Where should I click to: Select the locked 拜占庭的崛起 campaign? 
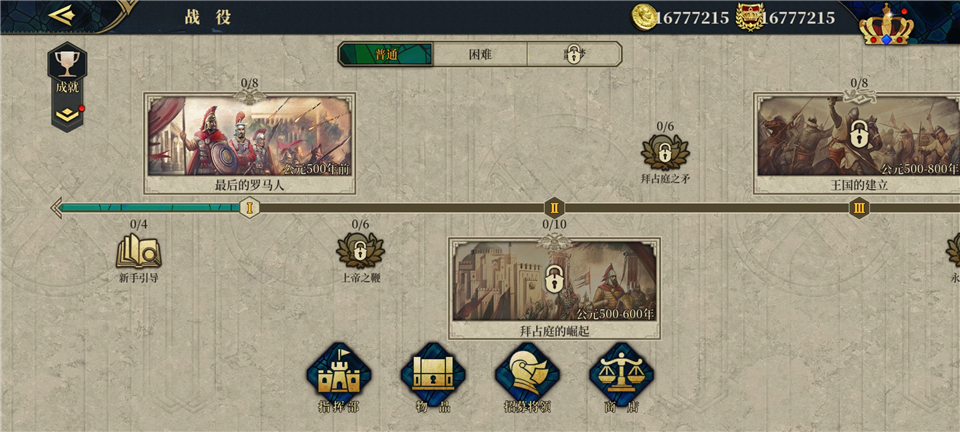[x=554, y=282]
